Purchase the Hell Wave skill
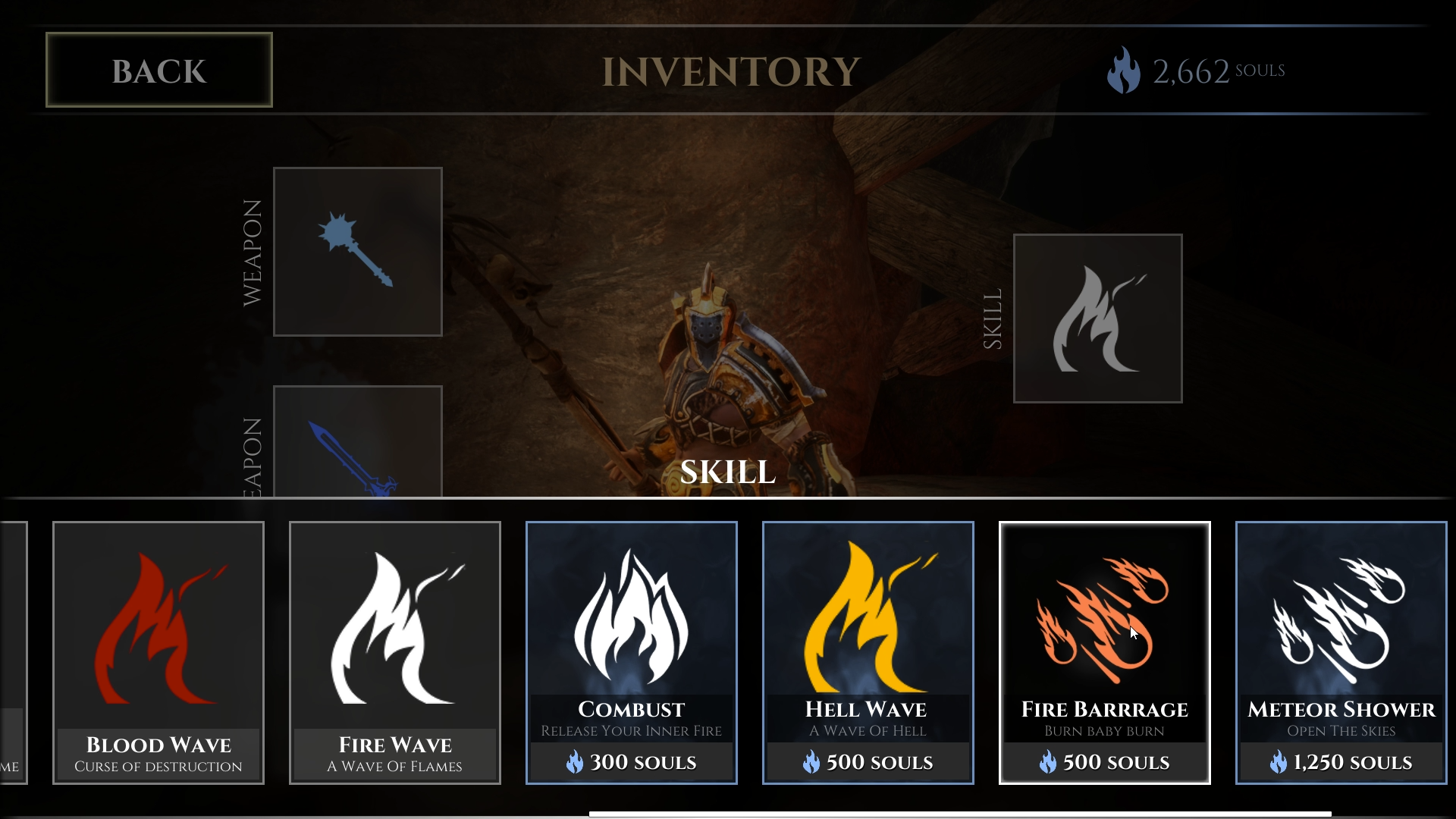This screenshot has width=1456, height=819. (868, 652)
